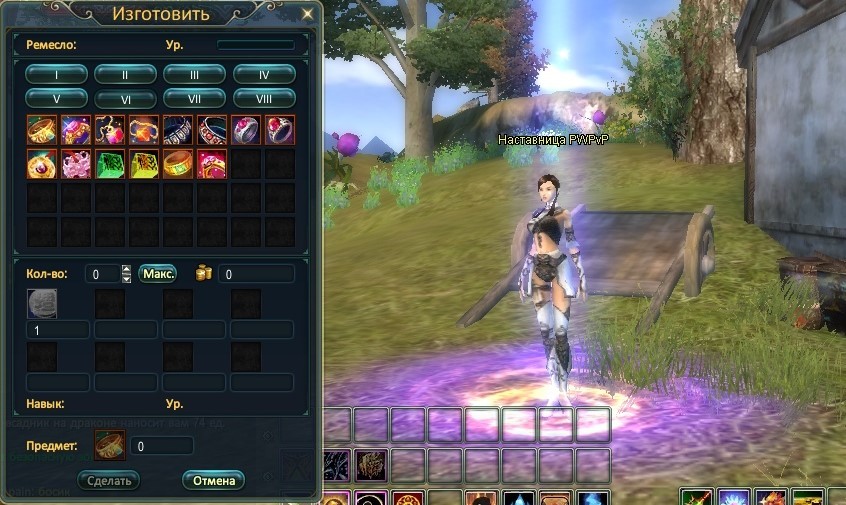Select the tier VI button
Screen dimensions: 846x505
click(x=125, y=98)
